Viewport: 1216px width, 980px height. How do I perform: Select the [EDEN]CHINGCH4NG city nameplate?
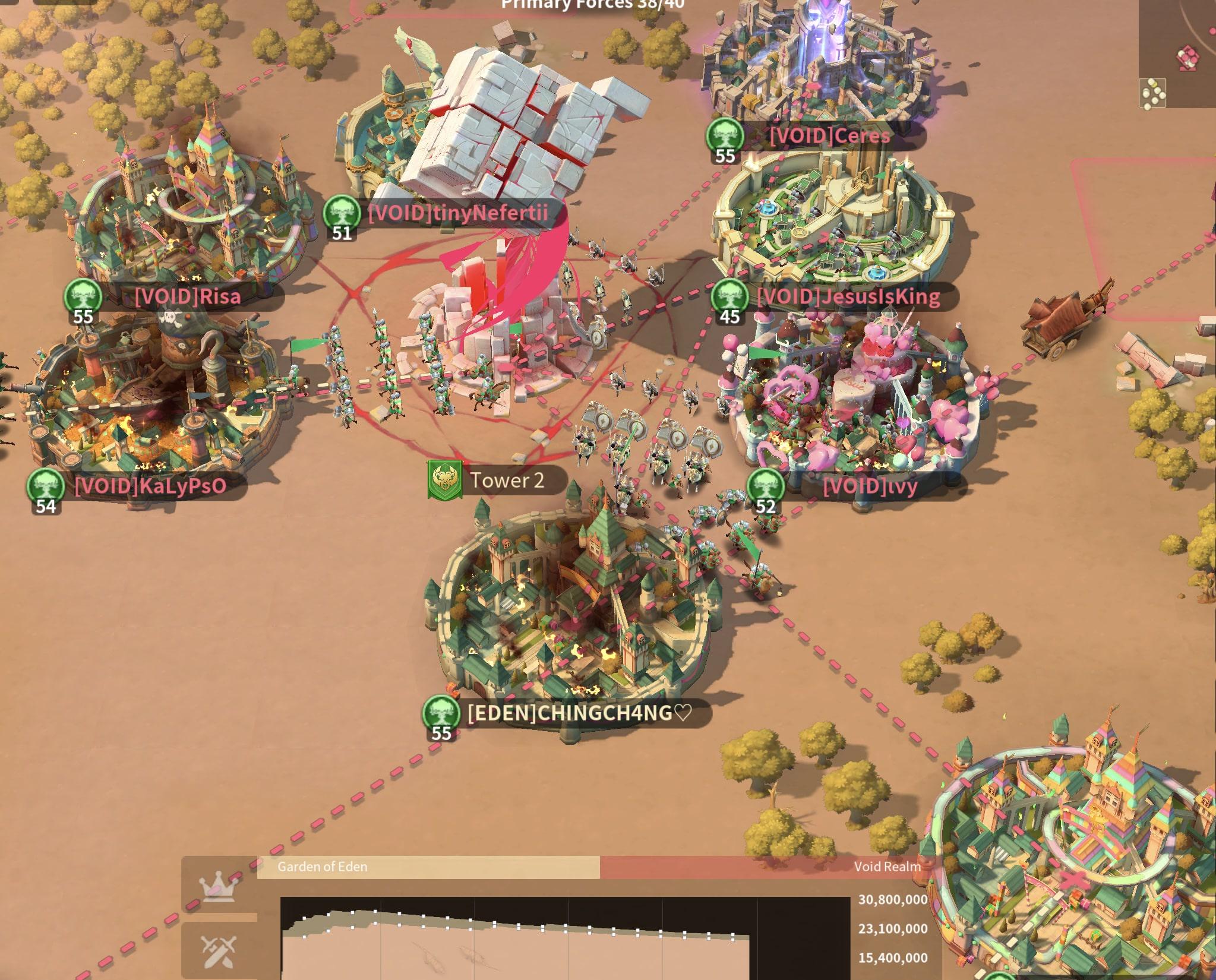[579, 713]
